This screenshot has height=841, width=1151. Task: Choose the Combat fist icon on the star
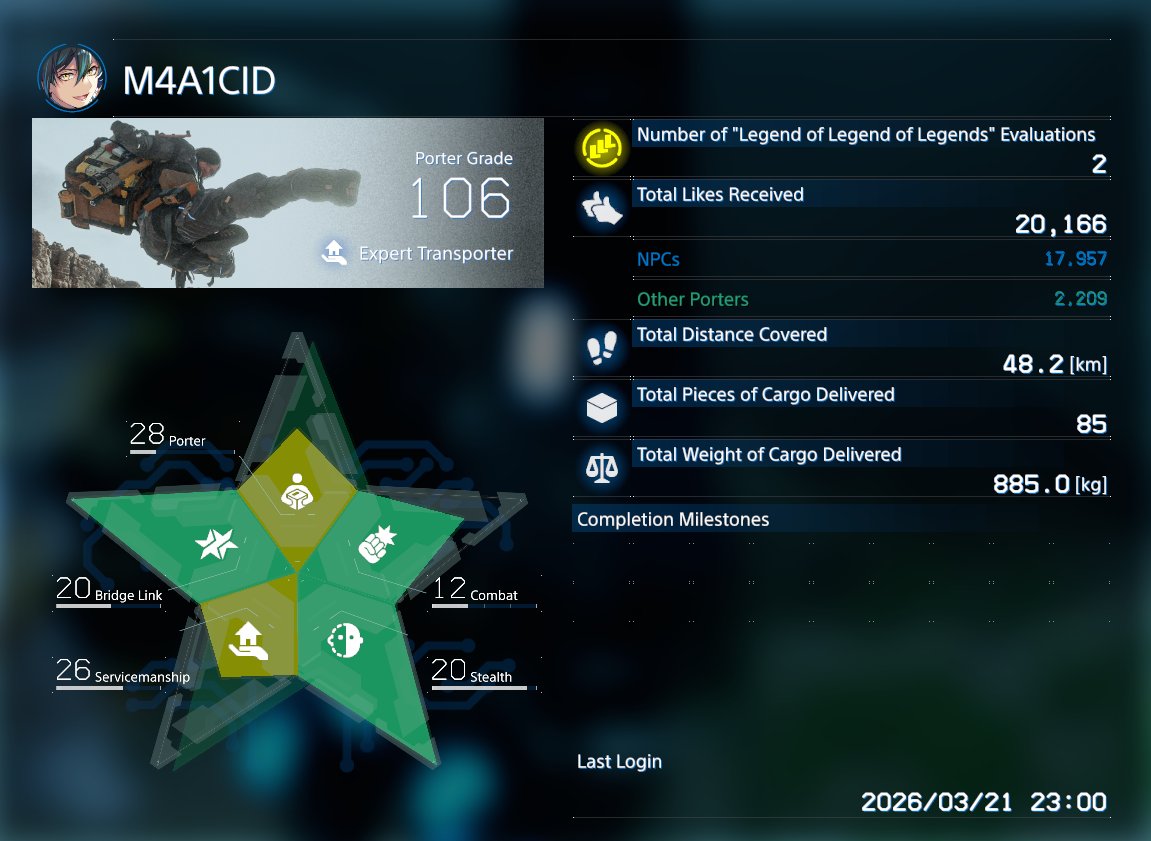pyautogui.click(x=377, y=545)
